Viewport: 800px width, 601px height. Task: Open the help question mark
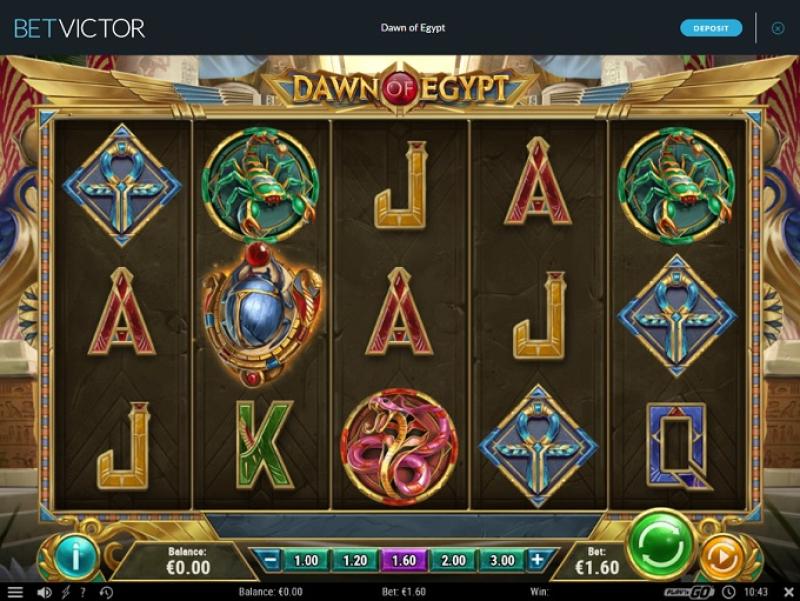tap(85, 592)
